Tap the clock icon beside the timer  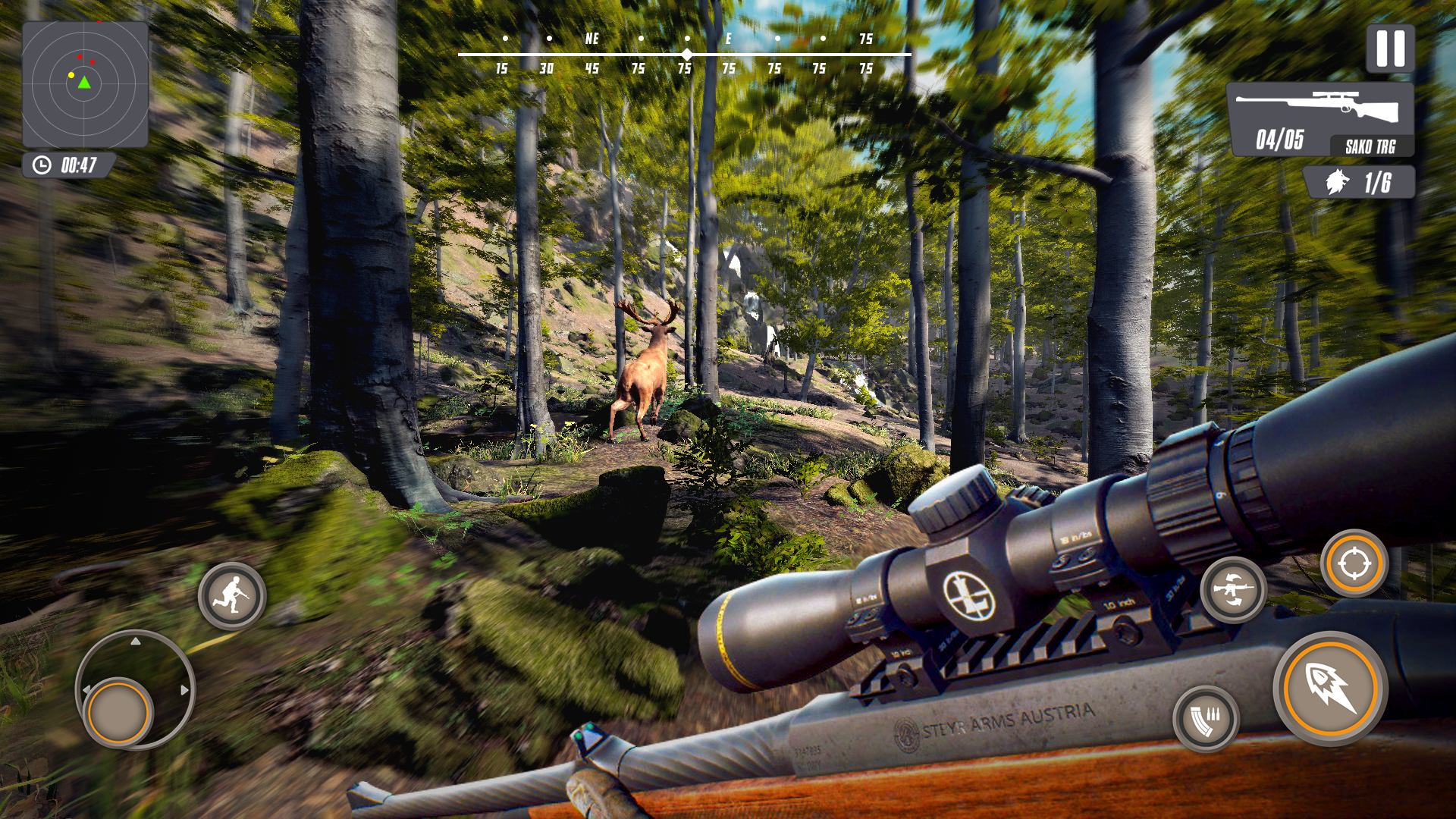(x=42, y=162)
